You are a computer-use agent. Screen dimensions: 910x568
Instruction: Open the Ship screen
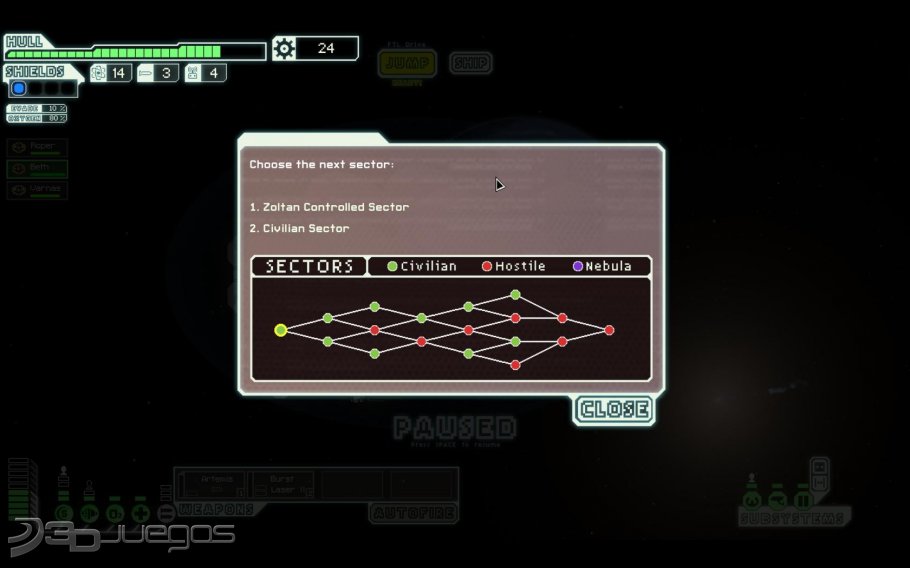pos(470,64)
